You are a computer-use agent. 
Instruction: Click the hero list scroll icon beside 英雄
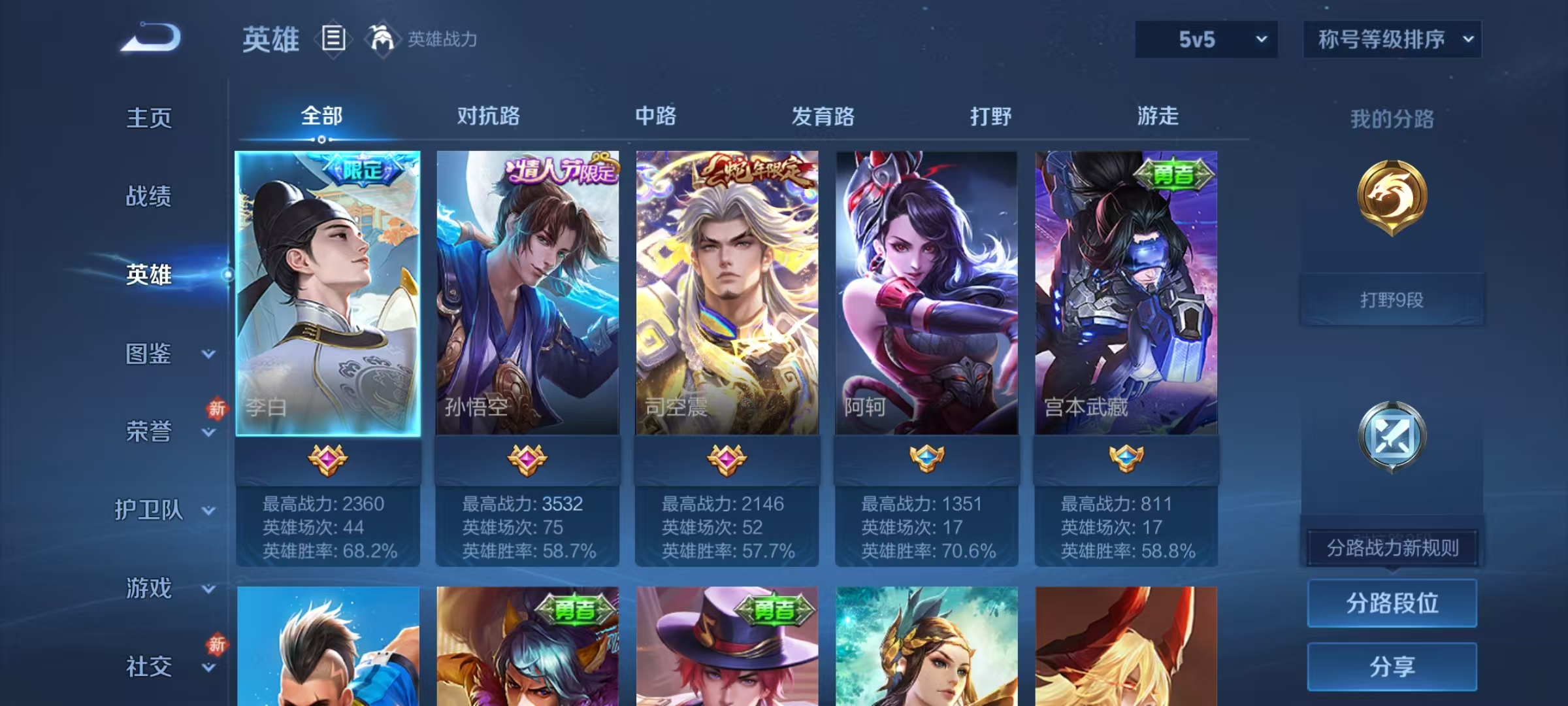(333, 39)
